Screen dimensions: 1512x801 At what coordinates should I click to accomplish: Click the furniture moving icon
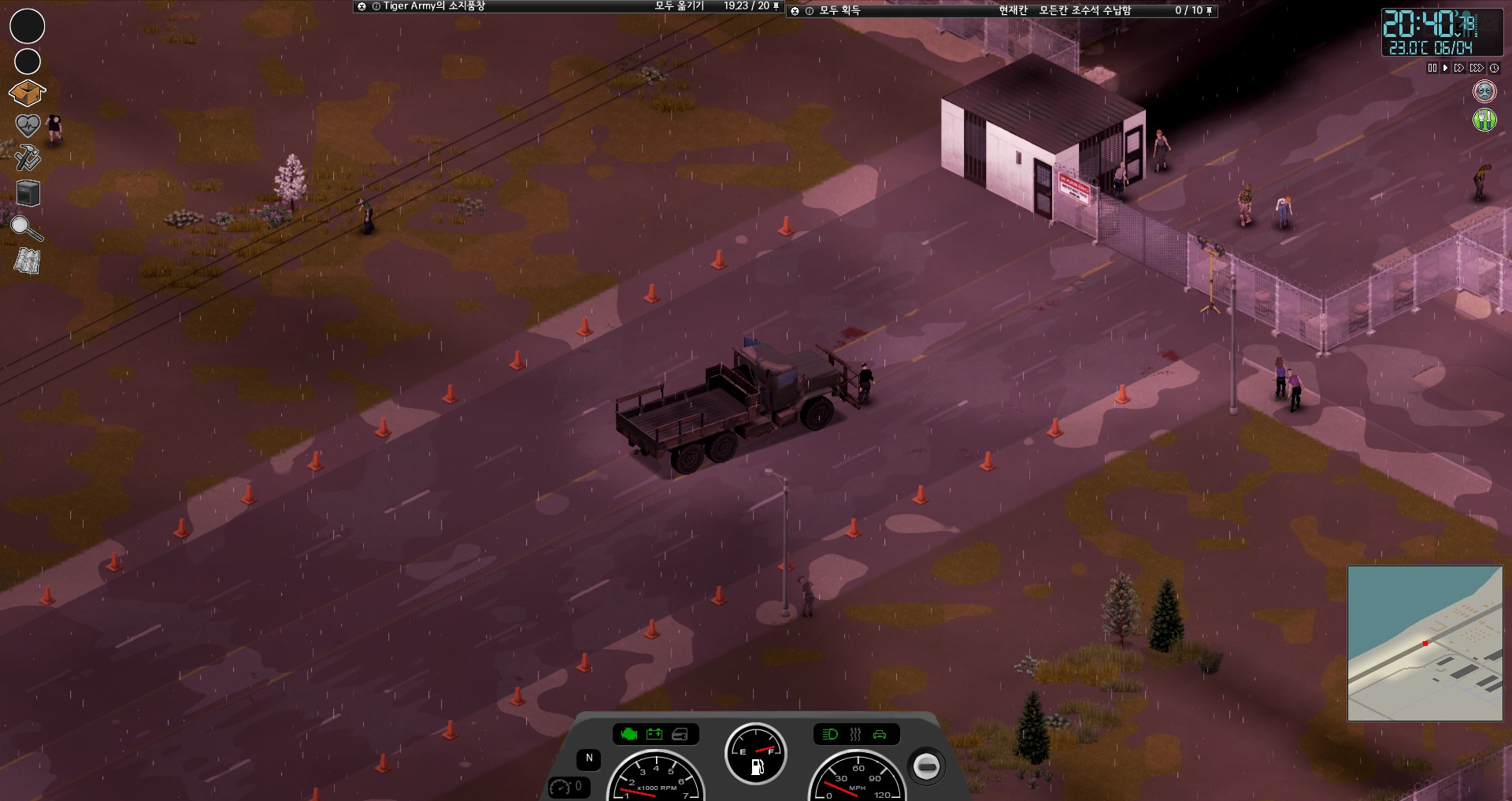point(28,193)
